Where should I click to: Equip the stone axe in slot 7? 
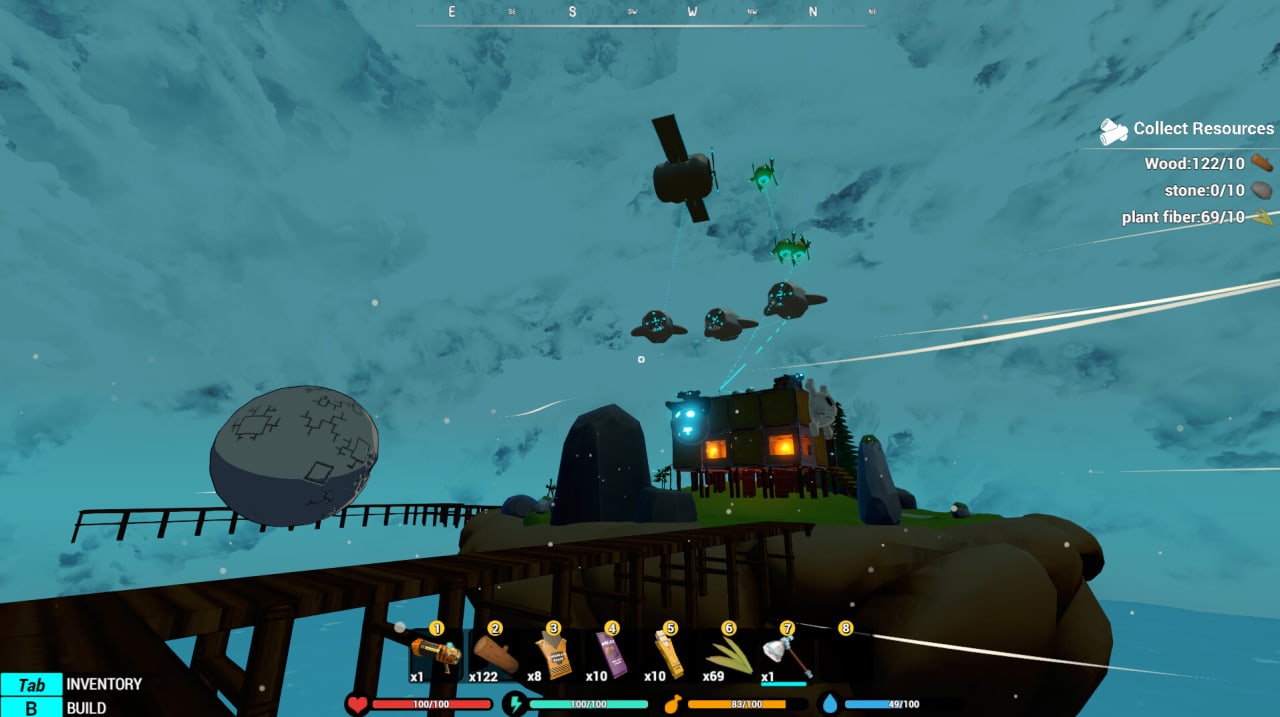[x=785, y=657]
